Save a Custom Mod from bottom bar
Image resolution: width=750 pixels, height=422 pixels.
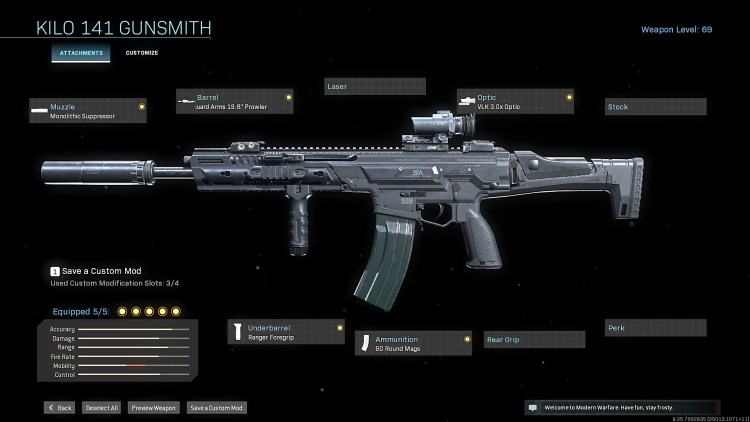(216, 408)
